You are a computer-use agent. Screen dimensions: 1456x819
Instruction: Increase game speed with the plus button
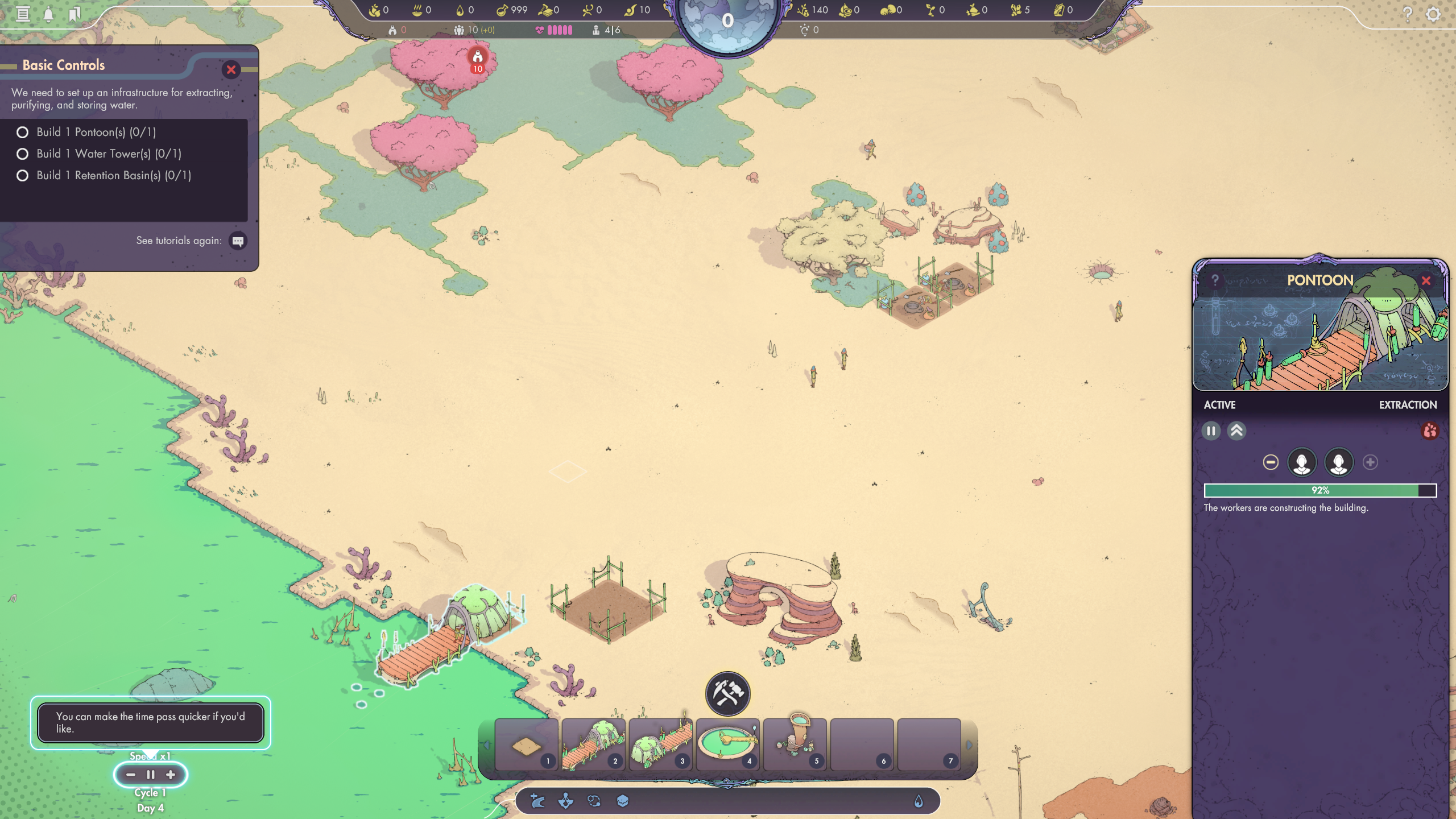pyautogui.click(x=171, y=775)
